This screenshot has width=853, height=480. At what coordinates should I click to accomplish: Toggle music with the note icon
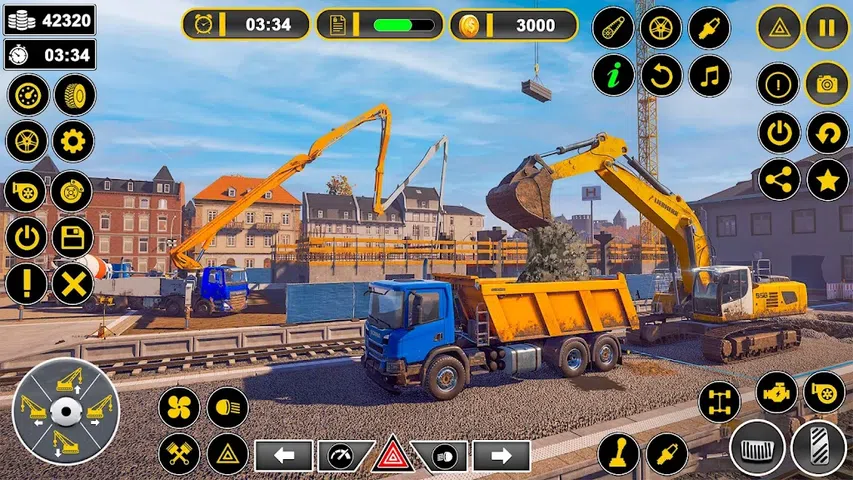tap(709, 75)
